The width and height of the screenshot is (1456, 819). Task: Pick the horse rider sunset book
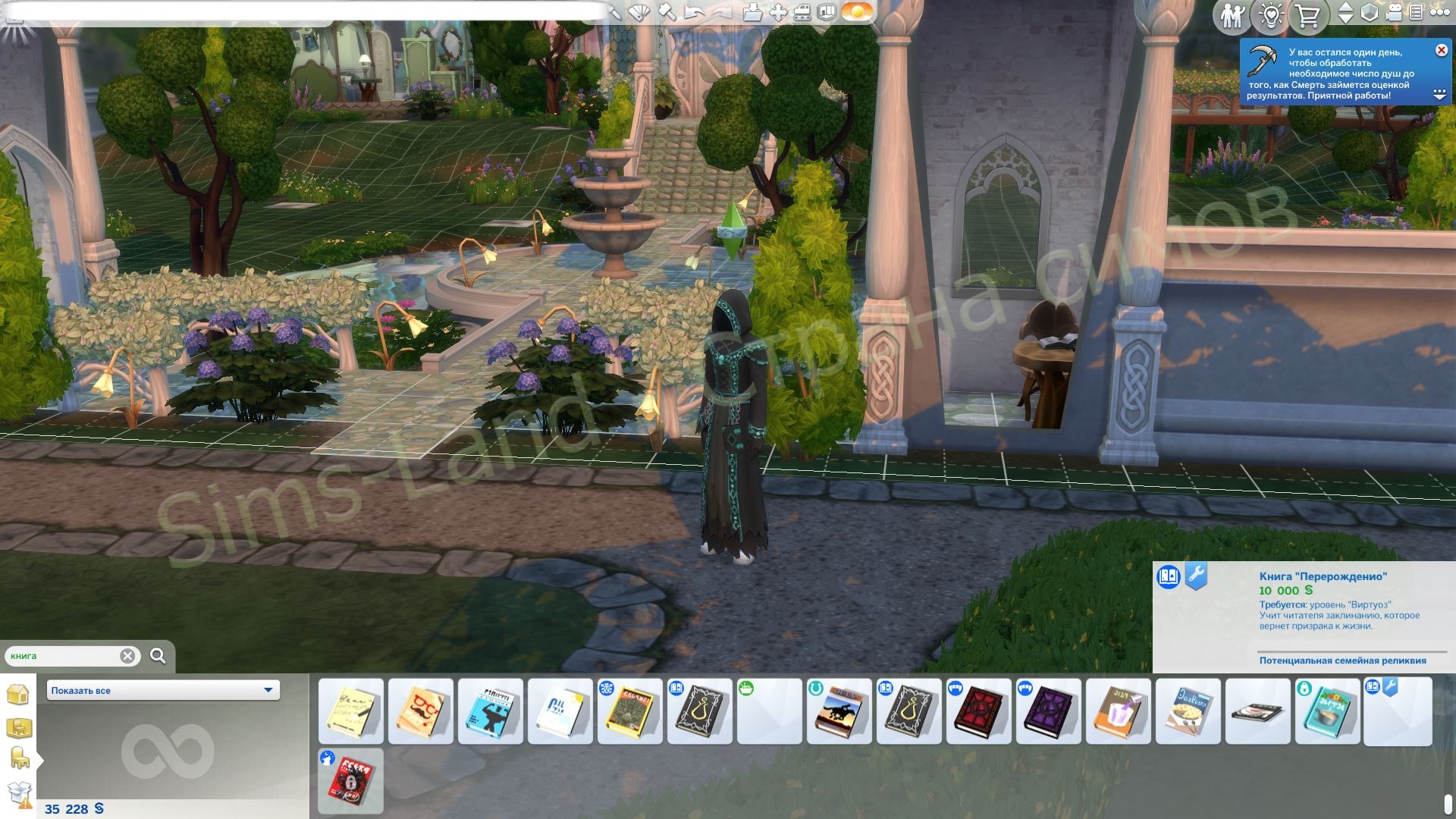[x=839, y=711]
